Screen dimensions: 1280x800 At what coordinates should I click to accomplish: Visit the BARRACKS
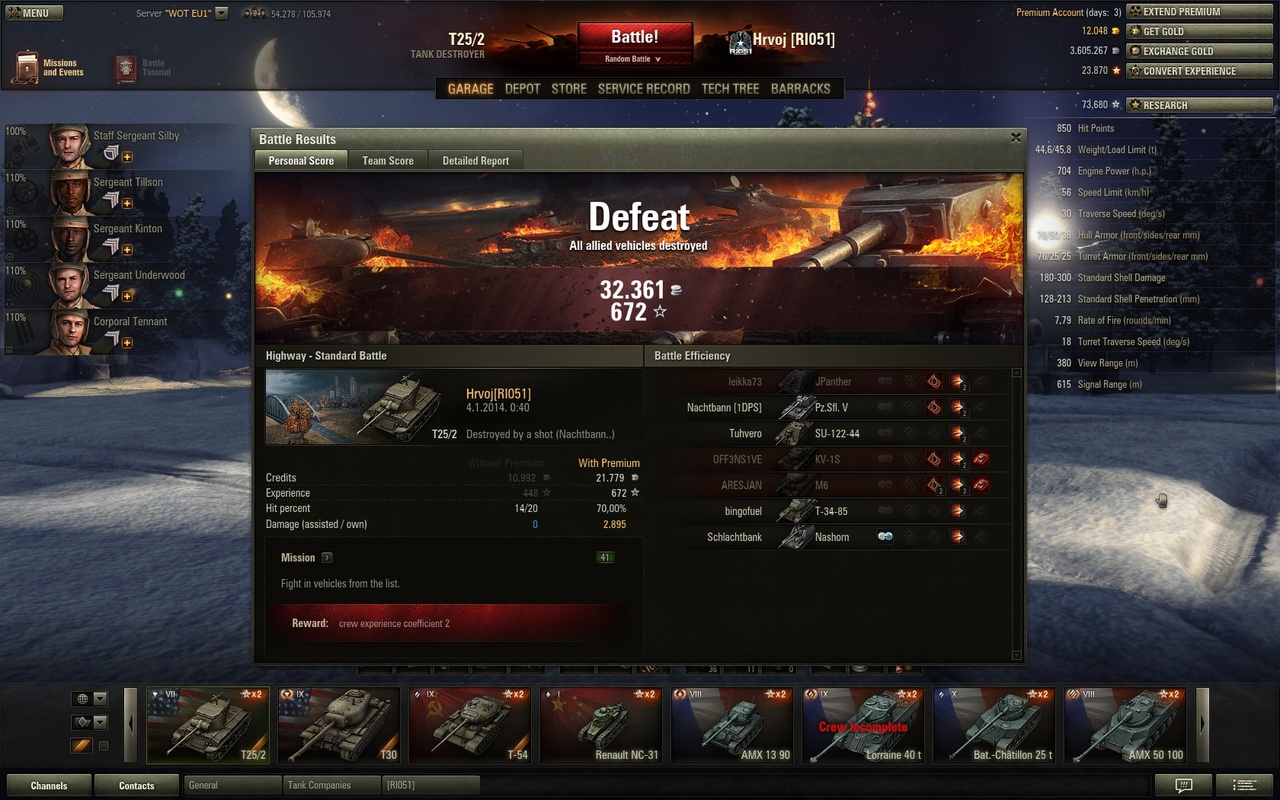point(800,88)
